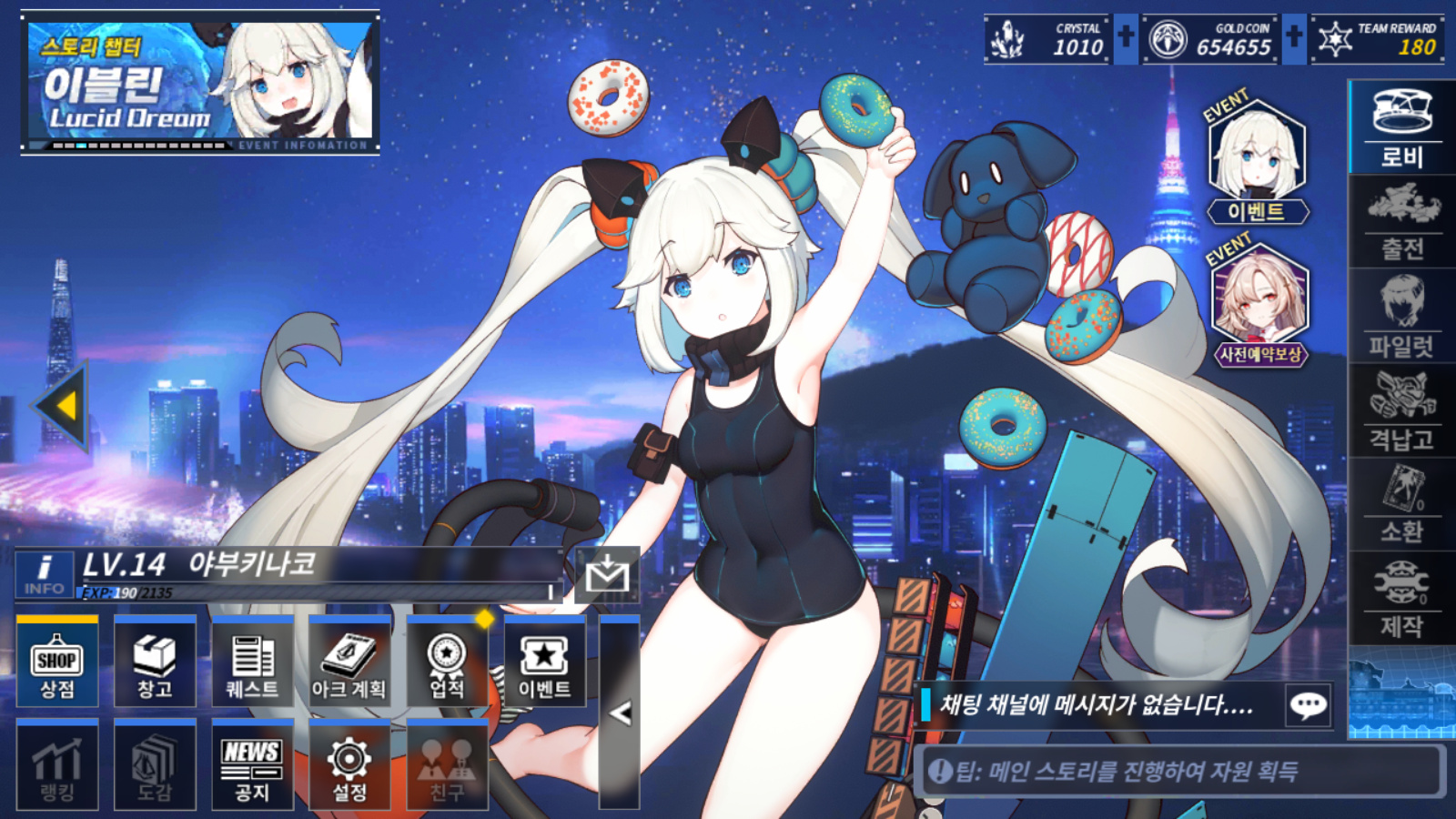The width and height of the screenshot is (1456, 819).
Task: Open the mailbox envelope icon
Action: tap(607, 575)
